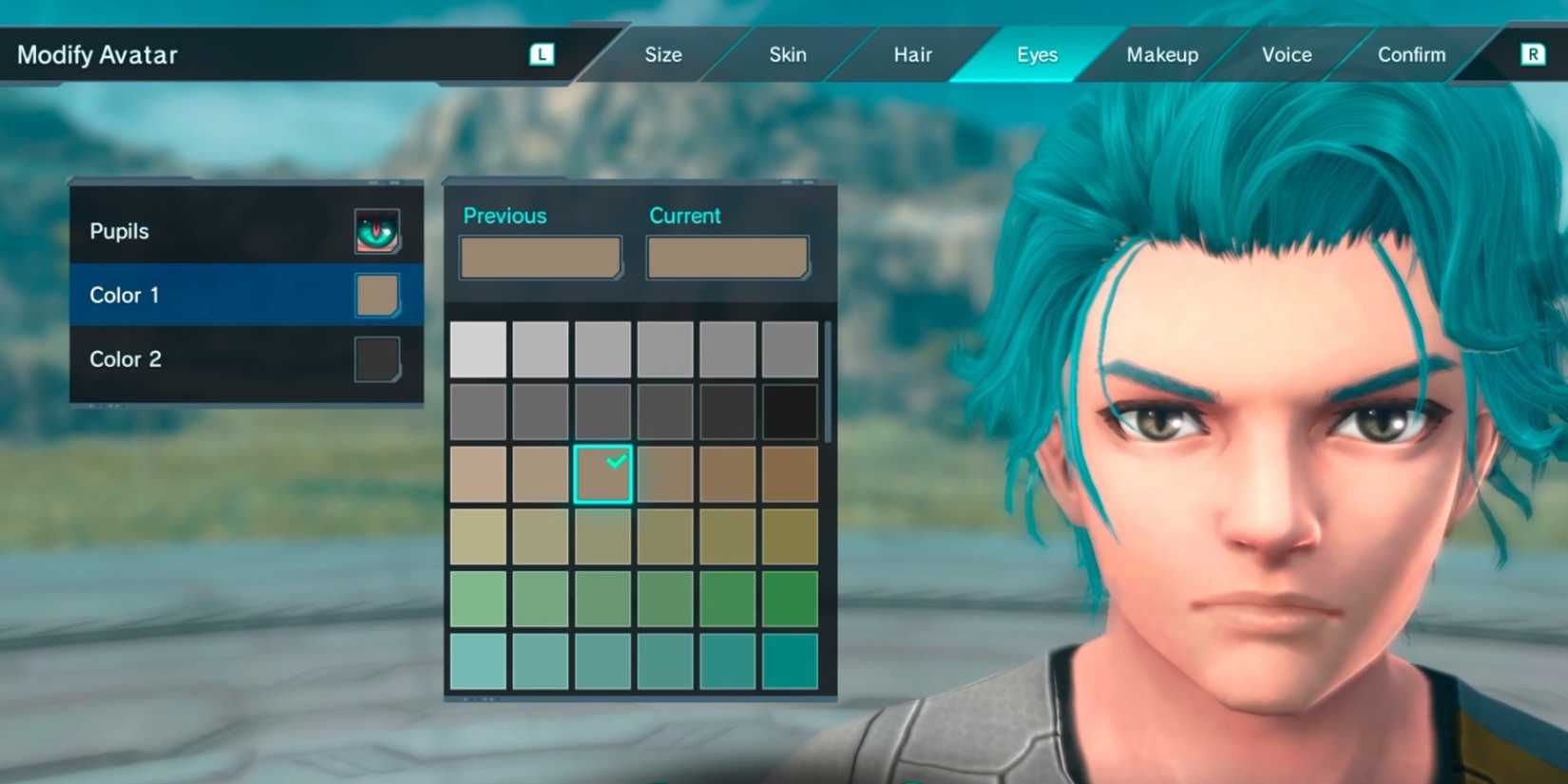Select the Voice tab

click(x=1286, y=54)
